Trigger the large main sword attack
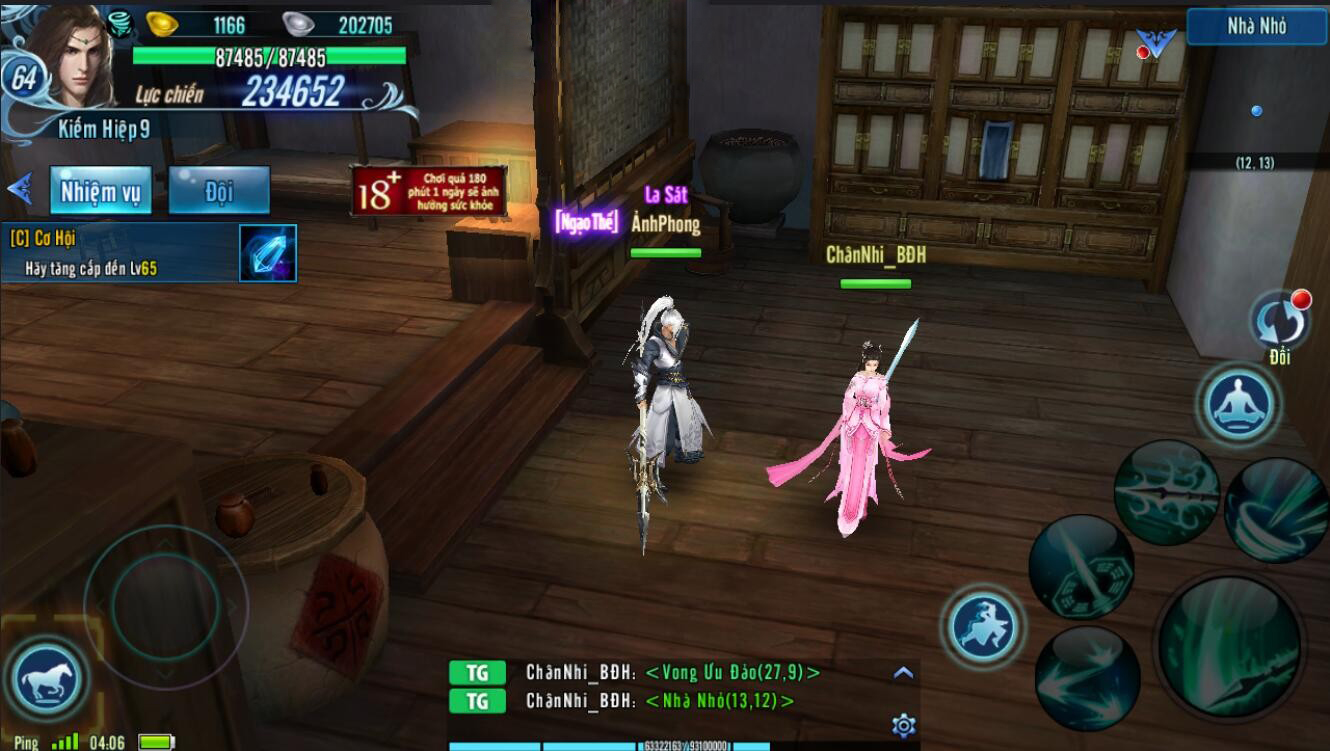Image resolution: width=1330 pixels, height=751 pixels. click(1229, 645)
